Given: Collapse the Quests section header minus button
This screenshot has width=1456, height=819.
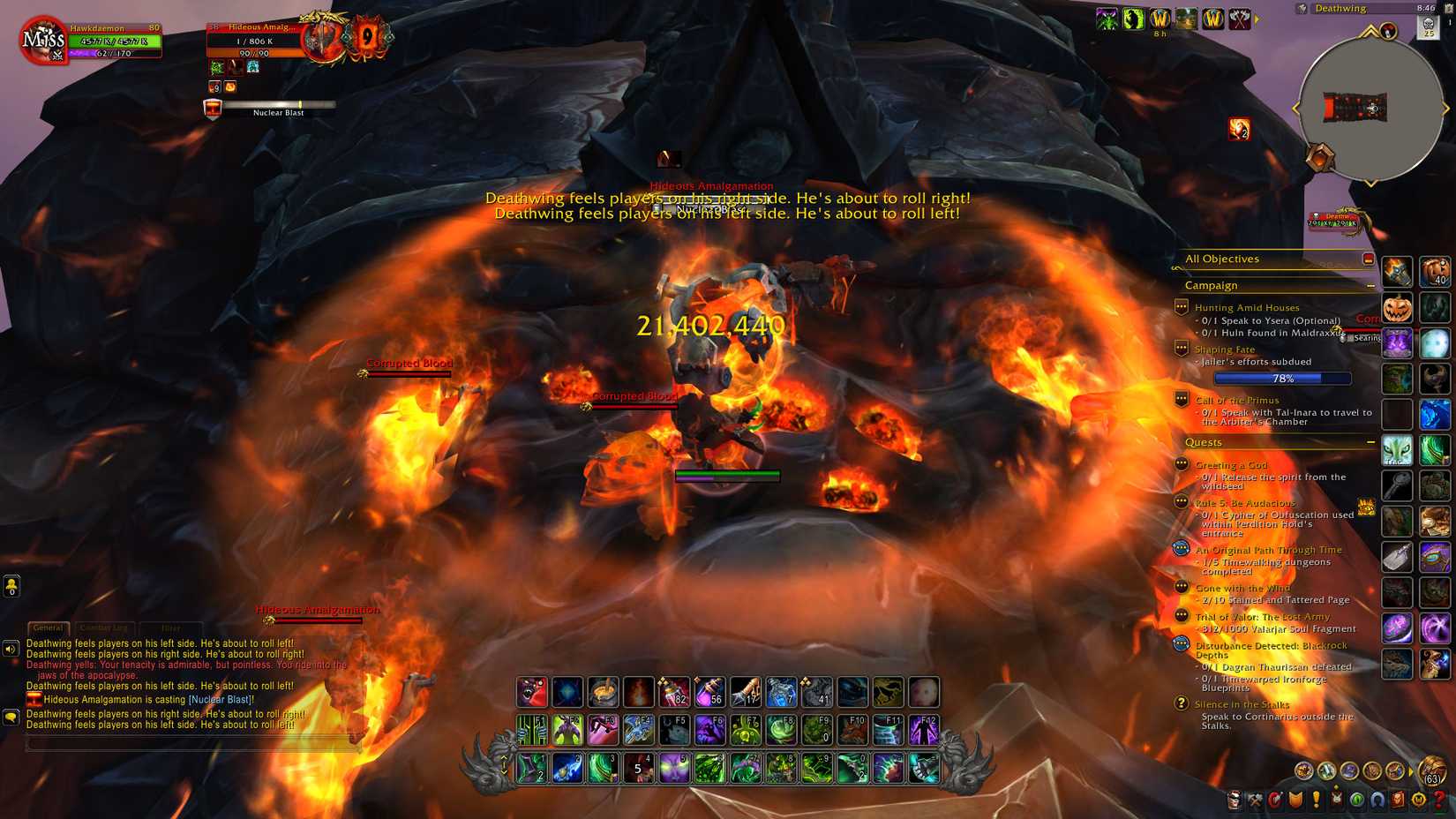Looking at the screenshot, I should coord(1370,442).
